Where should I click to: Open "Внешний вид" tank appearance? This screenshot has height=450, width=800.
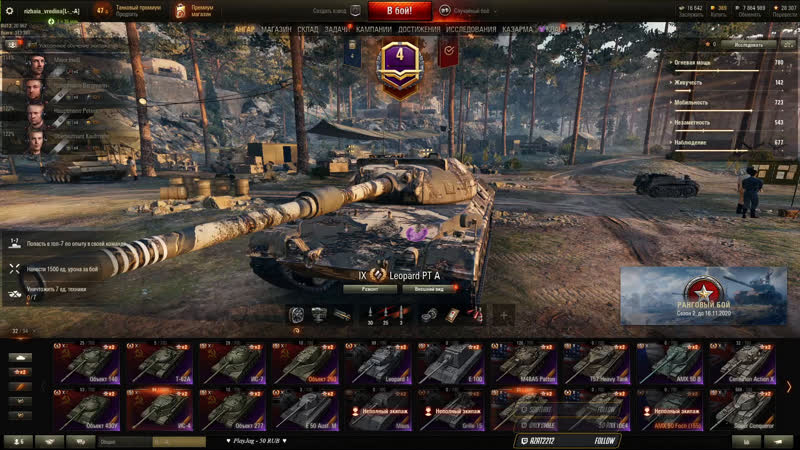(430, 288)
